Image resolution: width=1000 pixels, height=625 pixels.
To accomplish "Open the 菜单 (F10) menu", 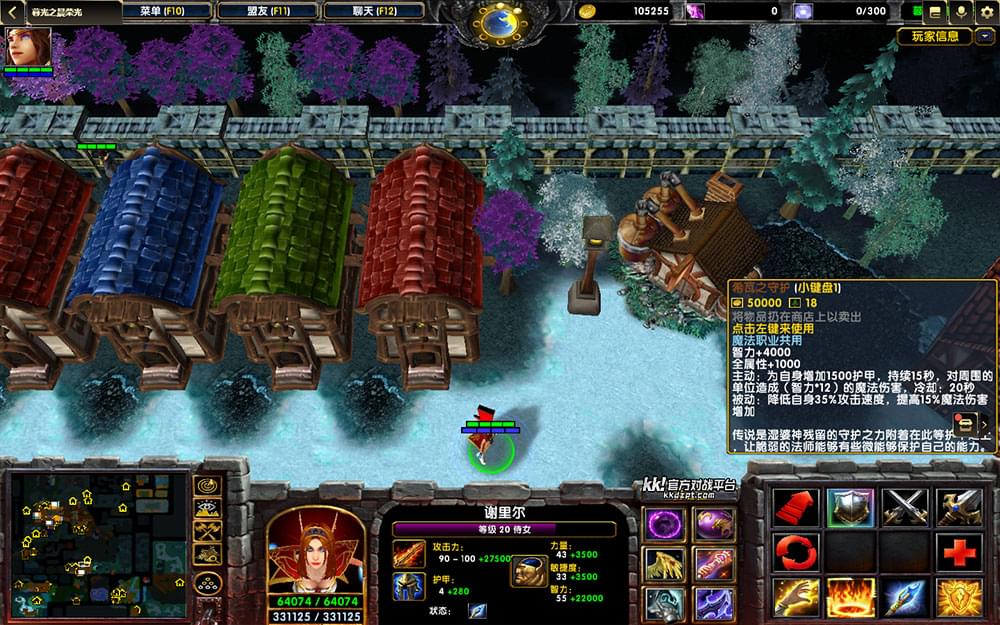I will click(x=167, y=11).
